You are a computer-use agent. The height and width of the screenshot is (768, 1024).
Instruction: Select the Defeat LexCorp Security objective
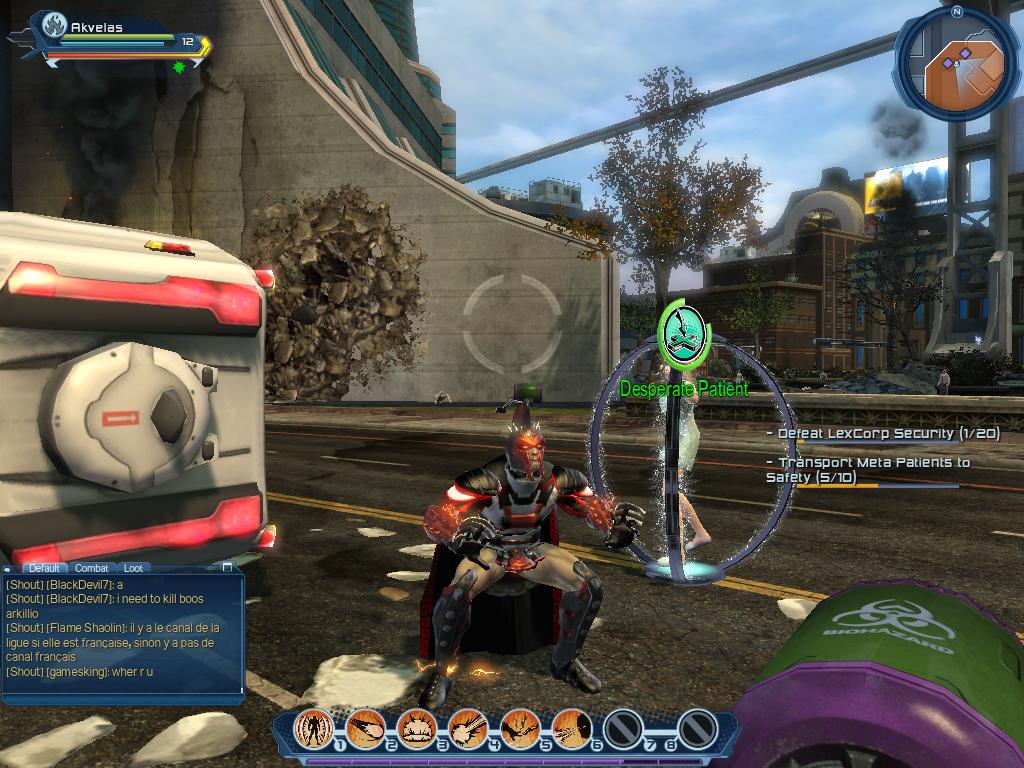(x=882, y=434)
